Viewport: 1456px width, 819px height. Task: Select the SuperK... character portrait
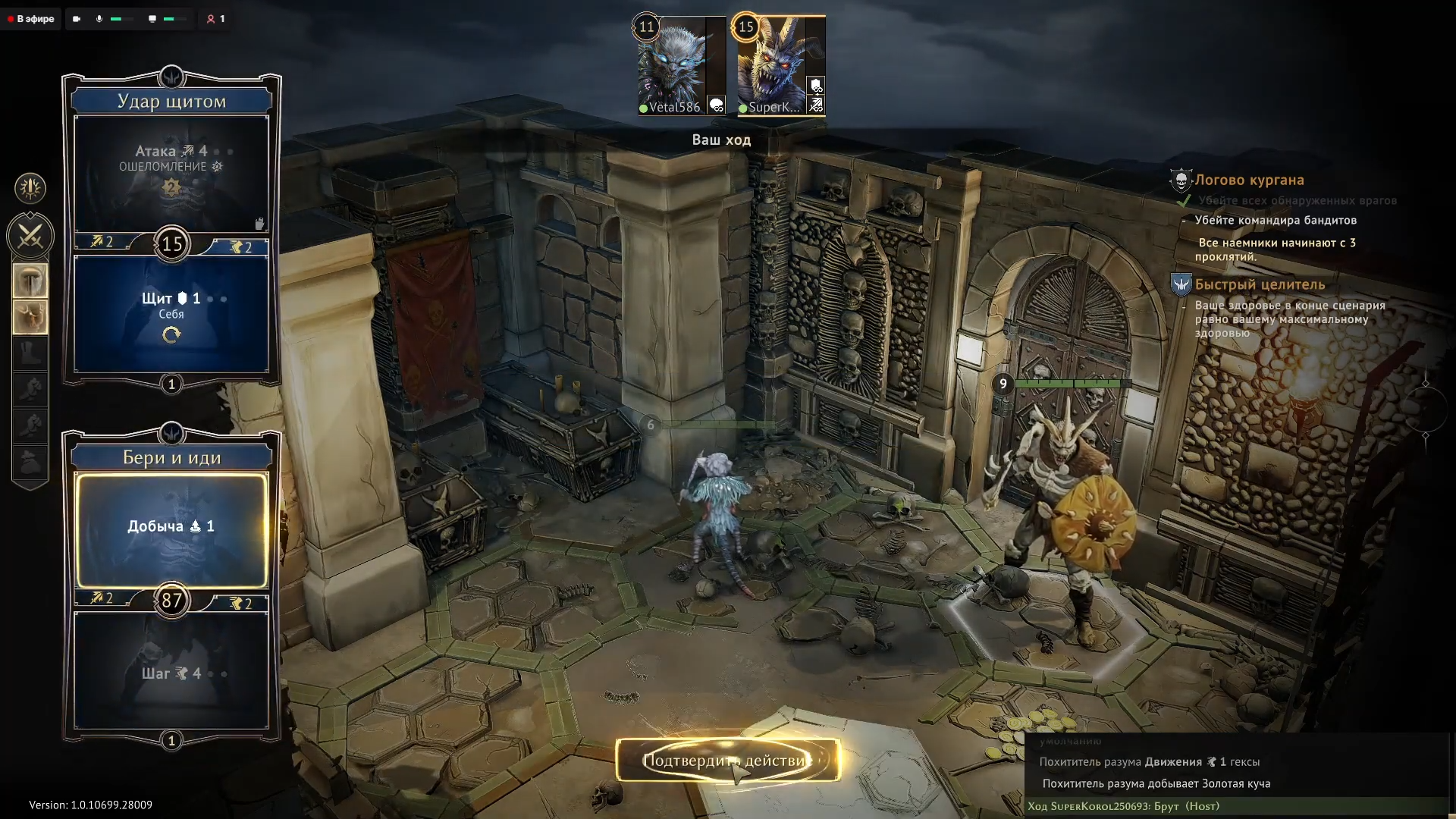tap(772, 64)
